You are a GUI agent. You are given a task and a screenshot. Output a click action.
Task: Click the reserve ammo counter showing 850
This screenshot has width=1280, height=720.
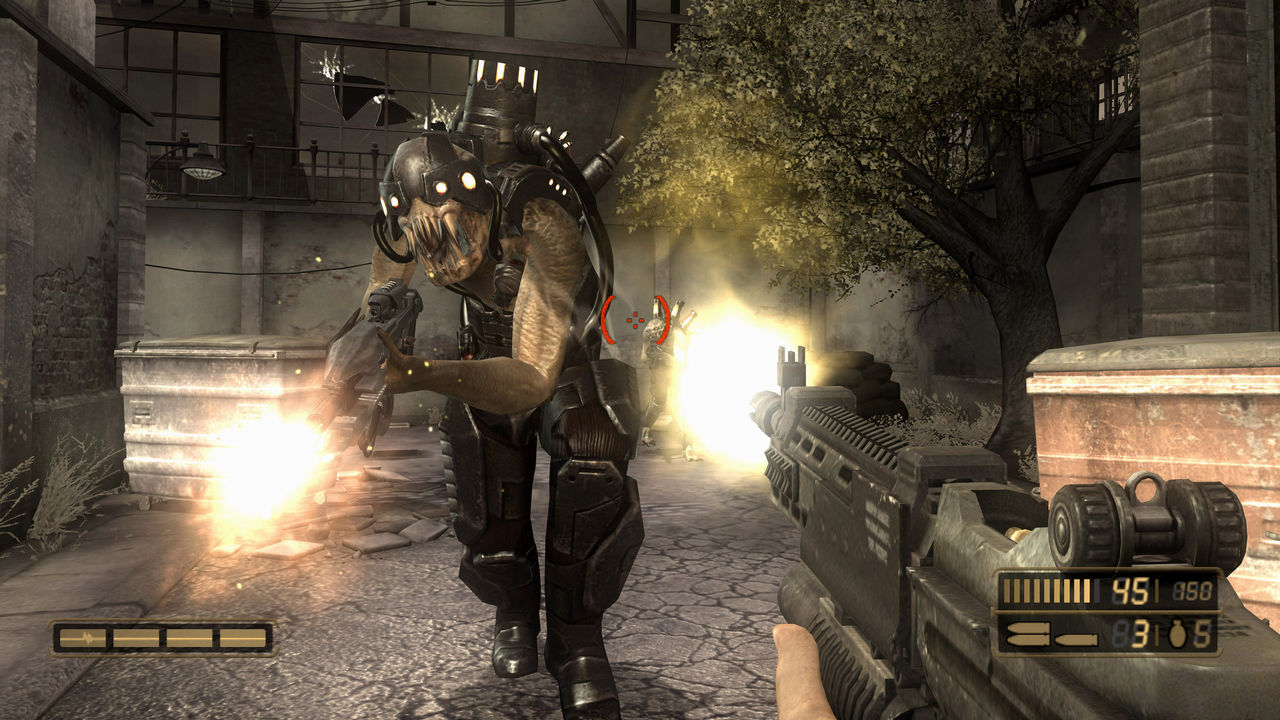pyautogui.click(x=1190, y=590)
